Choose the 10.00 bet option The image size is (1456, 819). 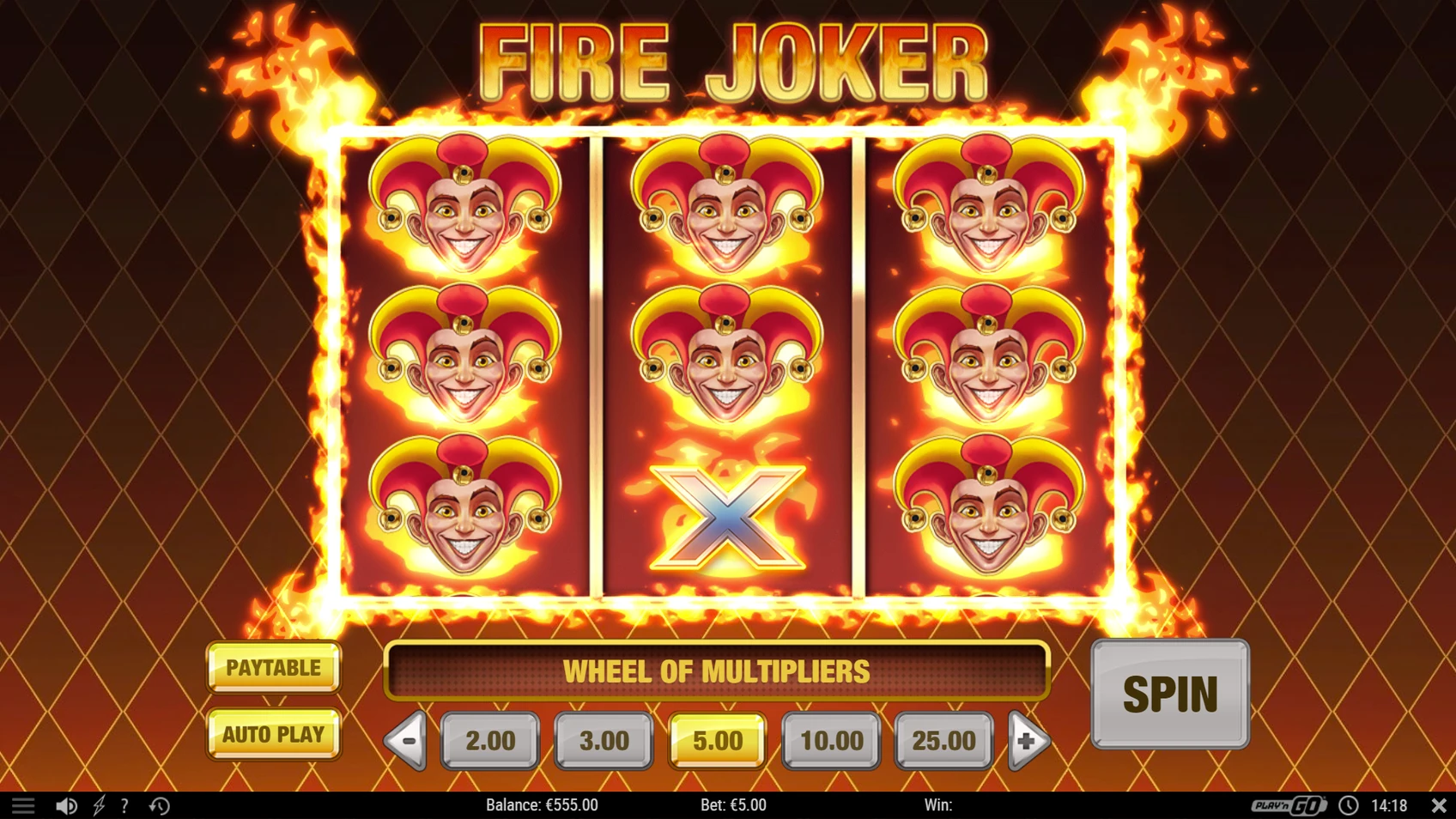830,740
